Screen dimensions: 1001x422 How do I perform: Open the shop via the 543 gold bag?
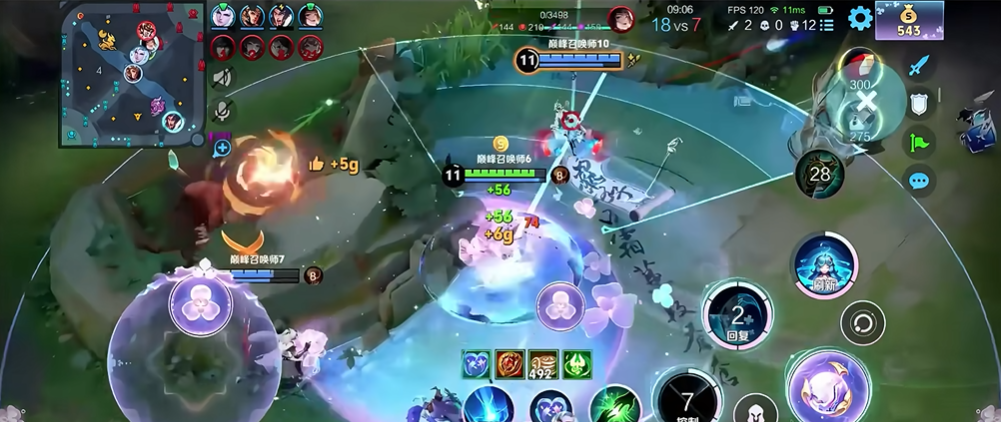(x=909, y=20)
